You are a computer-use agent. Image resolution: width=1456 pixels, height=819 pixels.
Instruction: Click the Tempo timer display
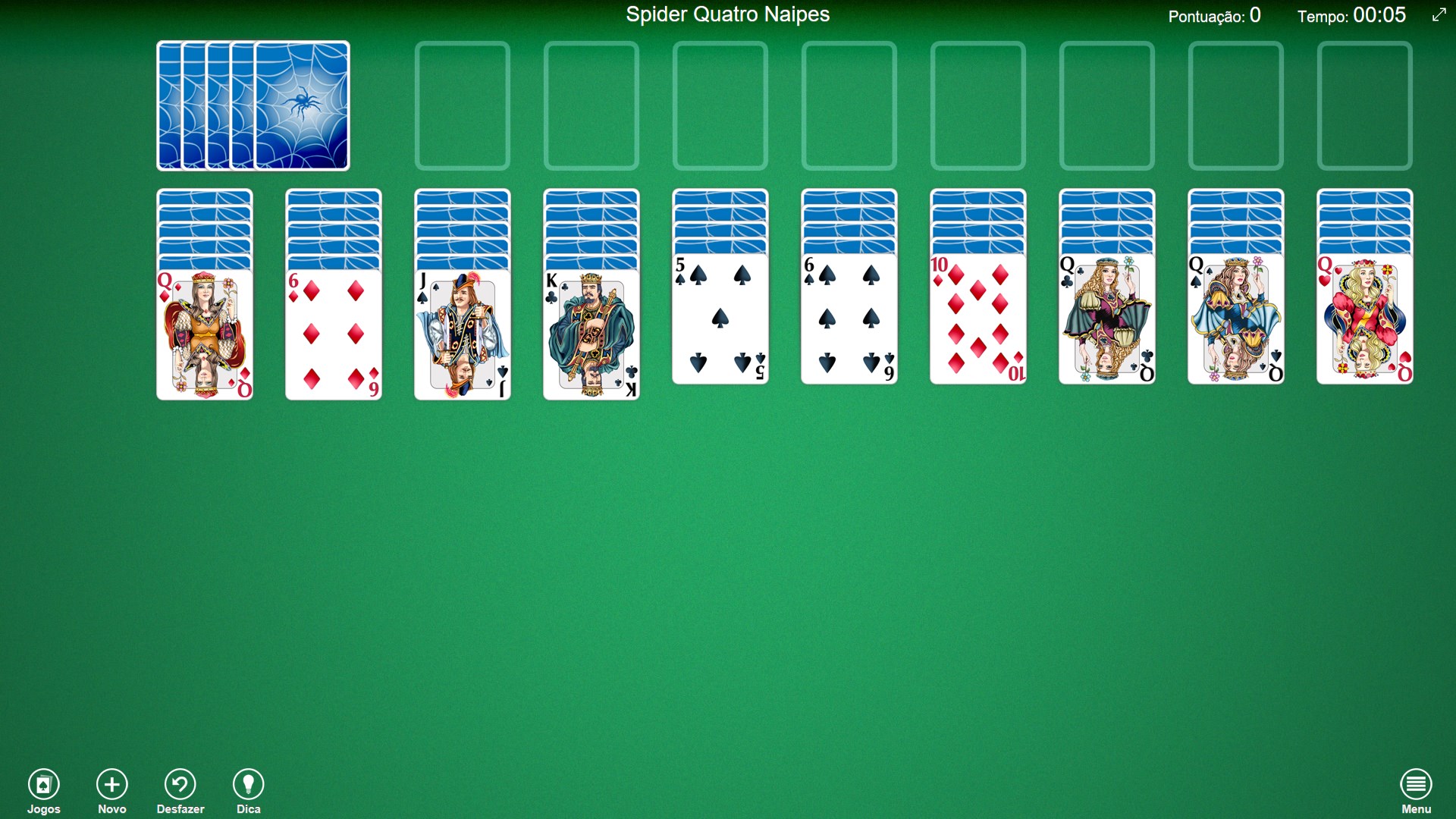[1351, 14]
